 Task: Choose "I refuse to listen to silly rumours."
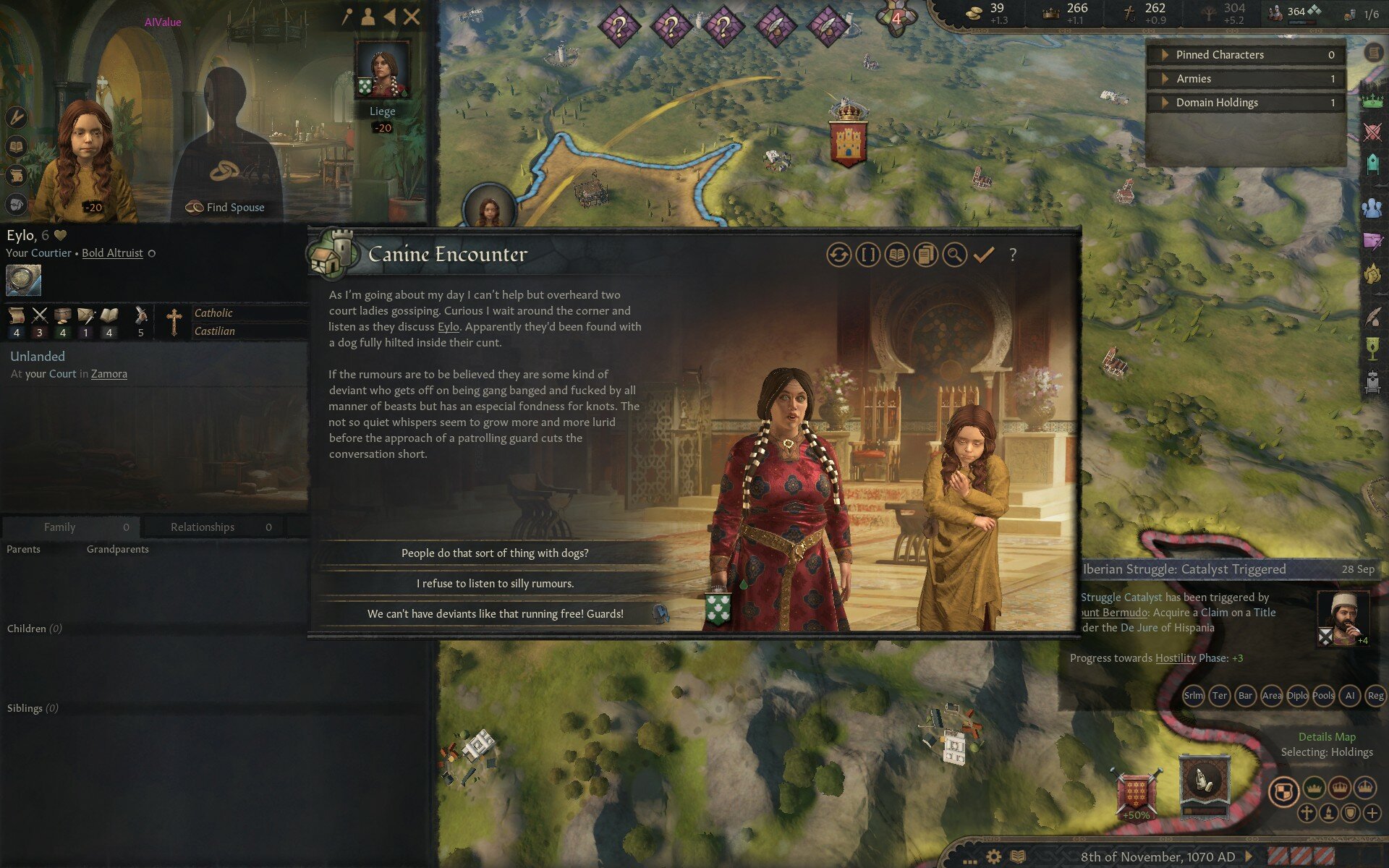[494, 583]
